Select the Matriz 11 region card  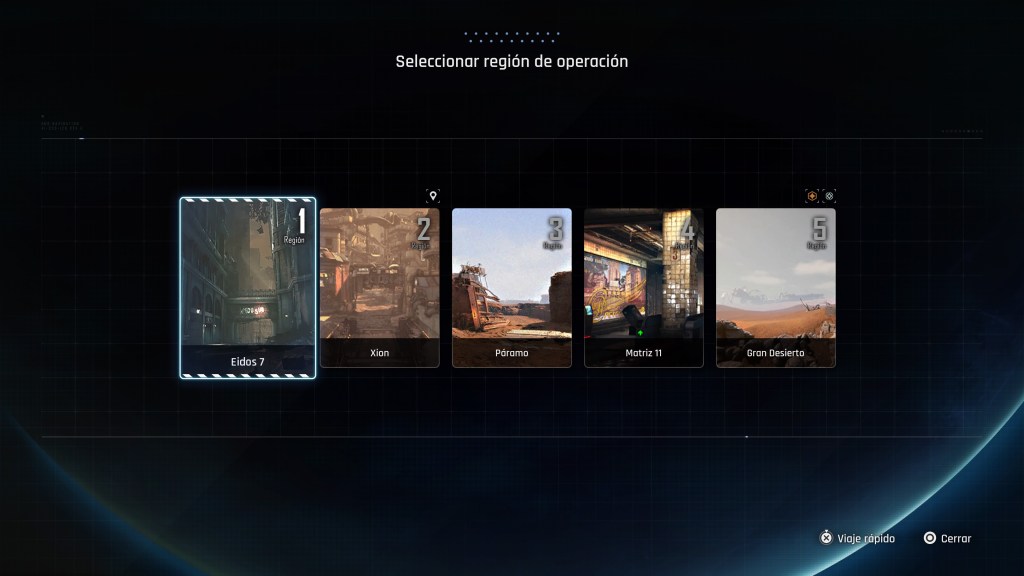click(644, 288)
